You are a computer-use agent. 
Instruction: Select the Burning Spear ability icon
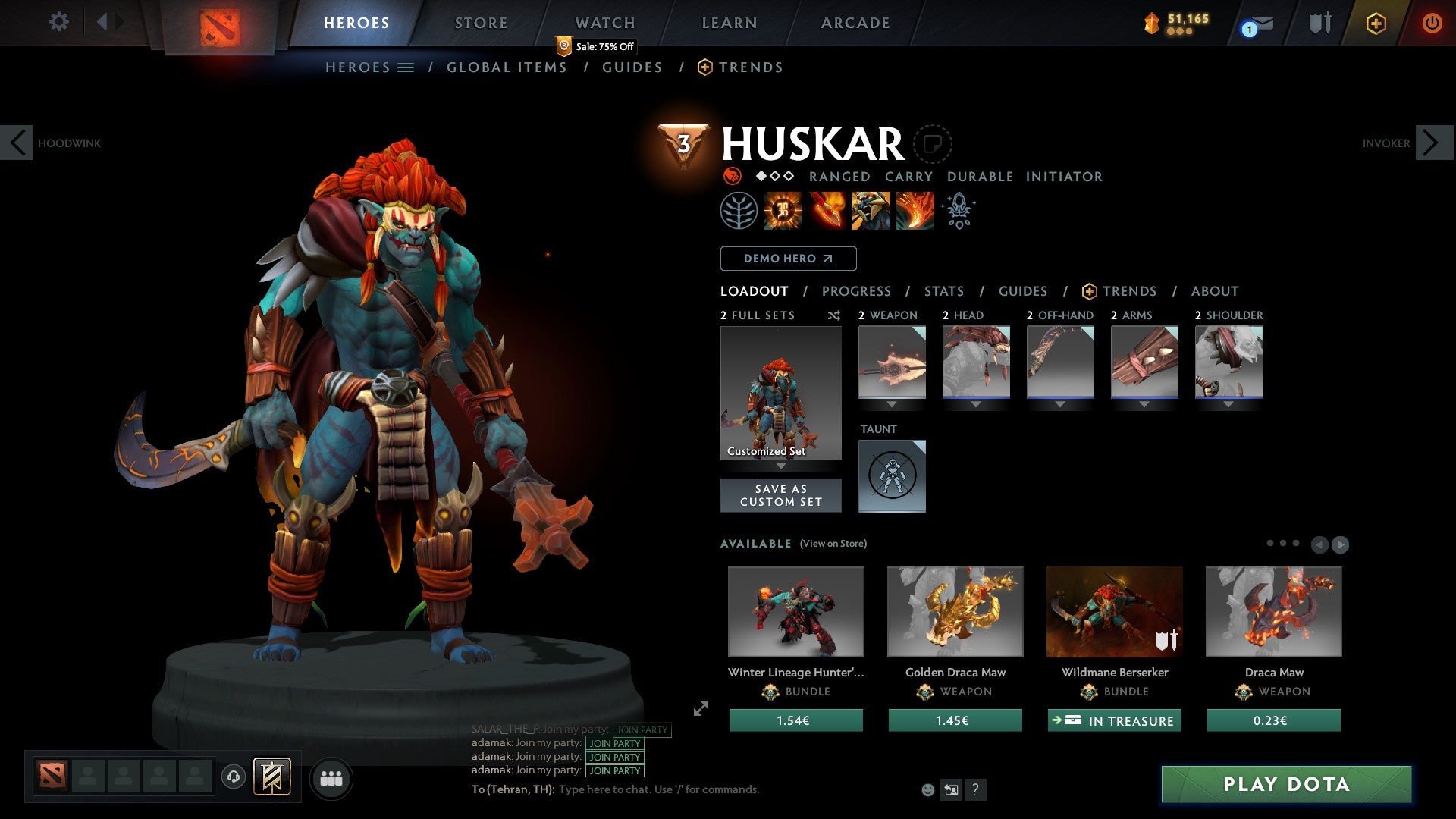pyautogui.click(x=825, y=211)
